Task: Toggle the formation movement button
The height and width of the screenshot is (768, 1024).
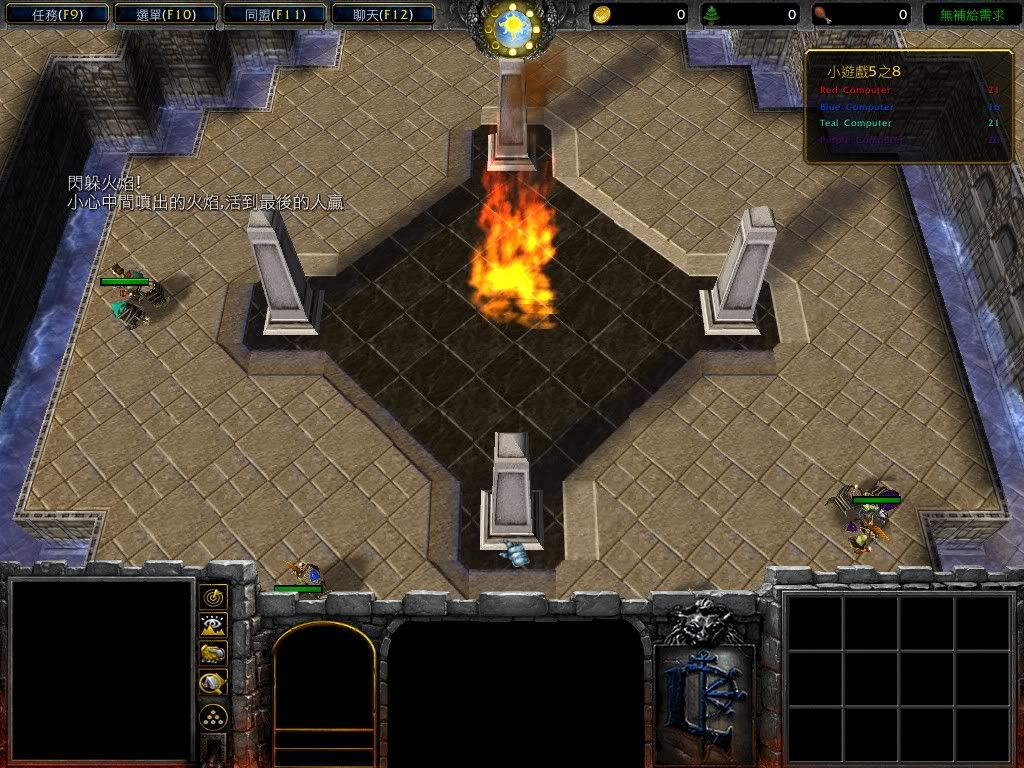Action: click(x=213, y=717)
